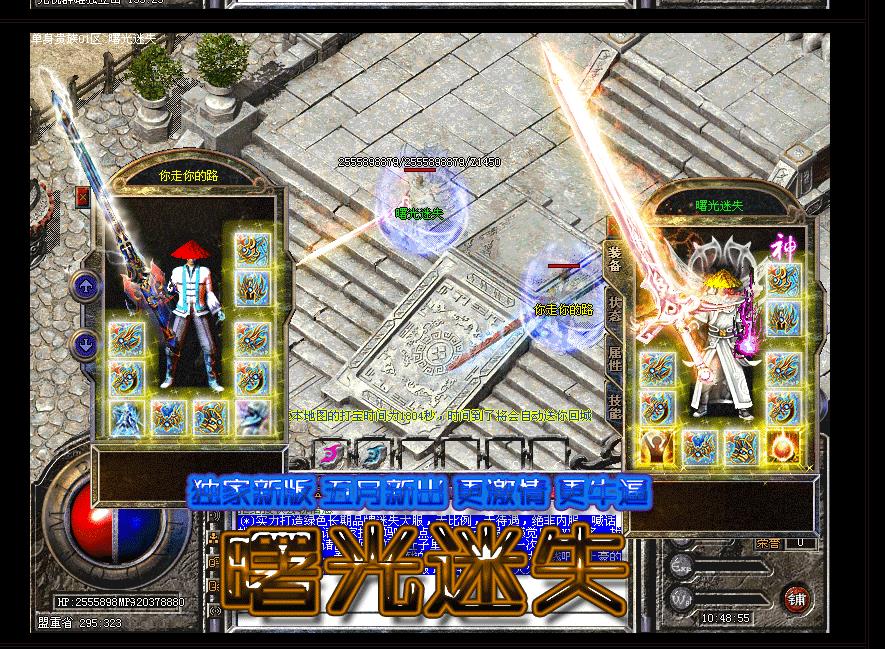Select the fire orb slot in right panel

tap(783, 447)
